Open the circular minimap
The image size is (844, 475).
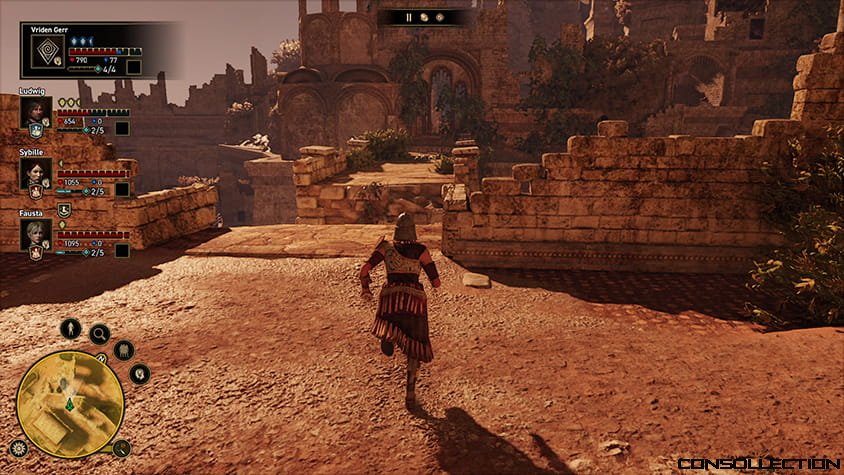[x=70, y=403]
